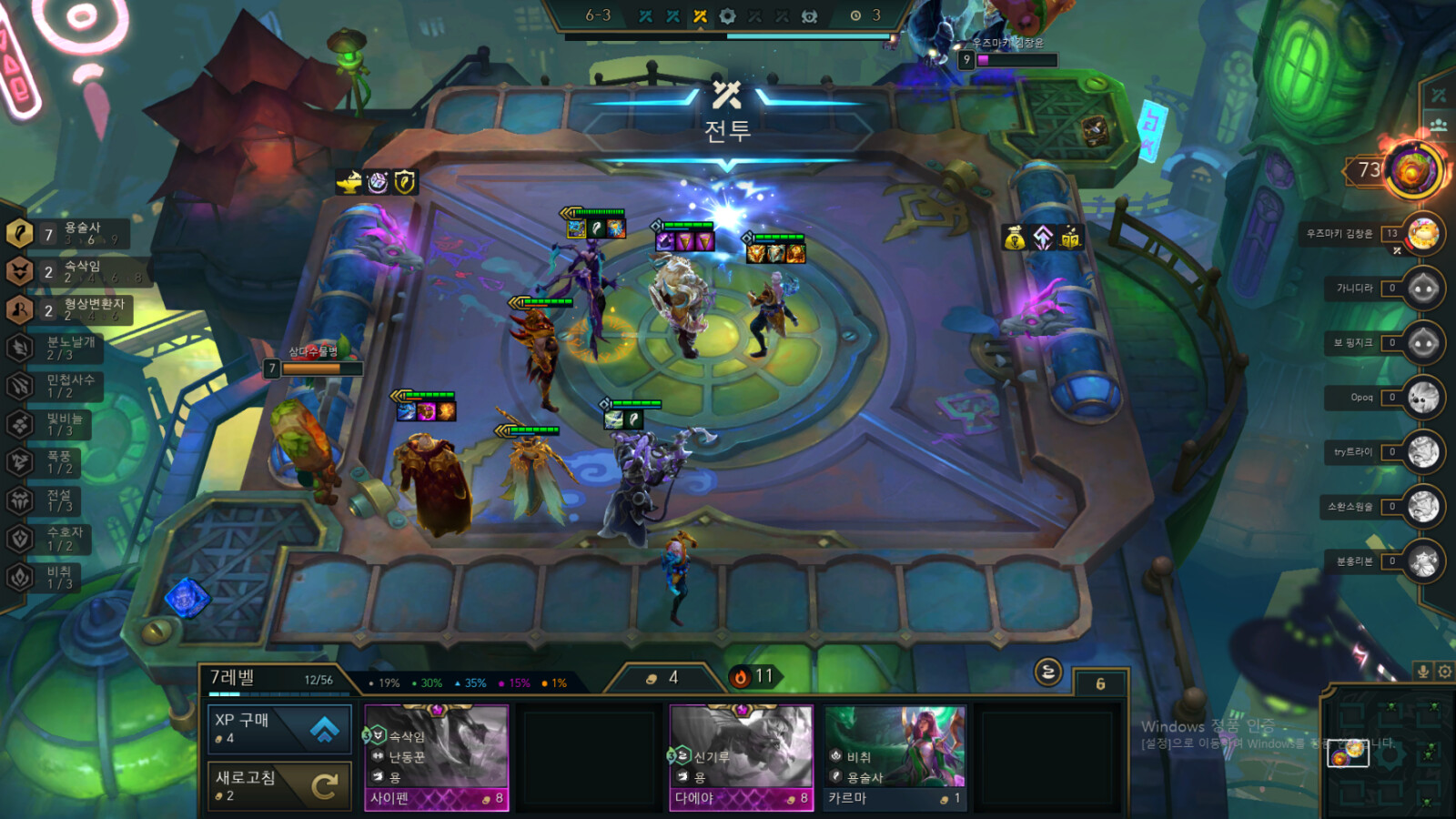Select the 민첩사수 trait entry
The image size is (1456, 819).
55,386
